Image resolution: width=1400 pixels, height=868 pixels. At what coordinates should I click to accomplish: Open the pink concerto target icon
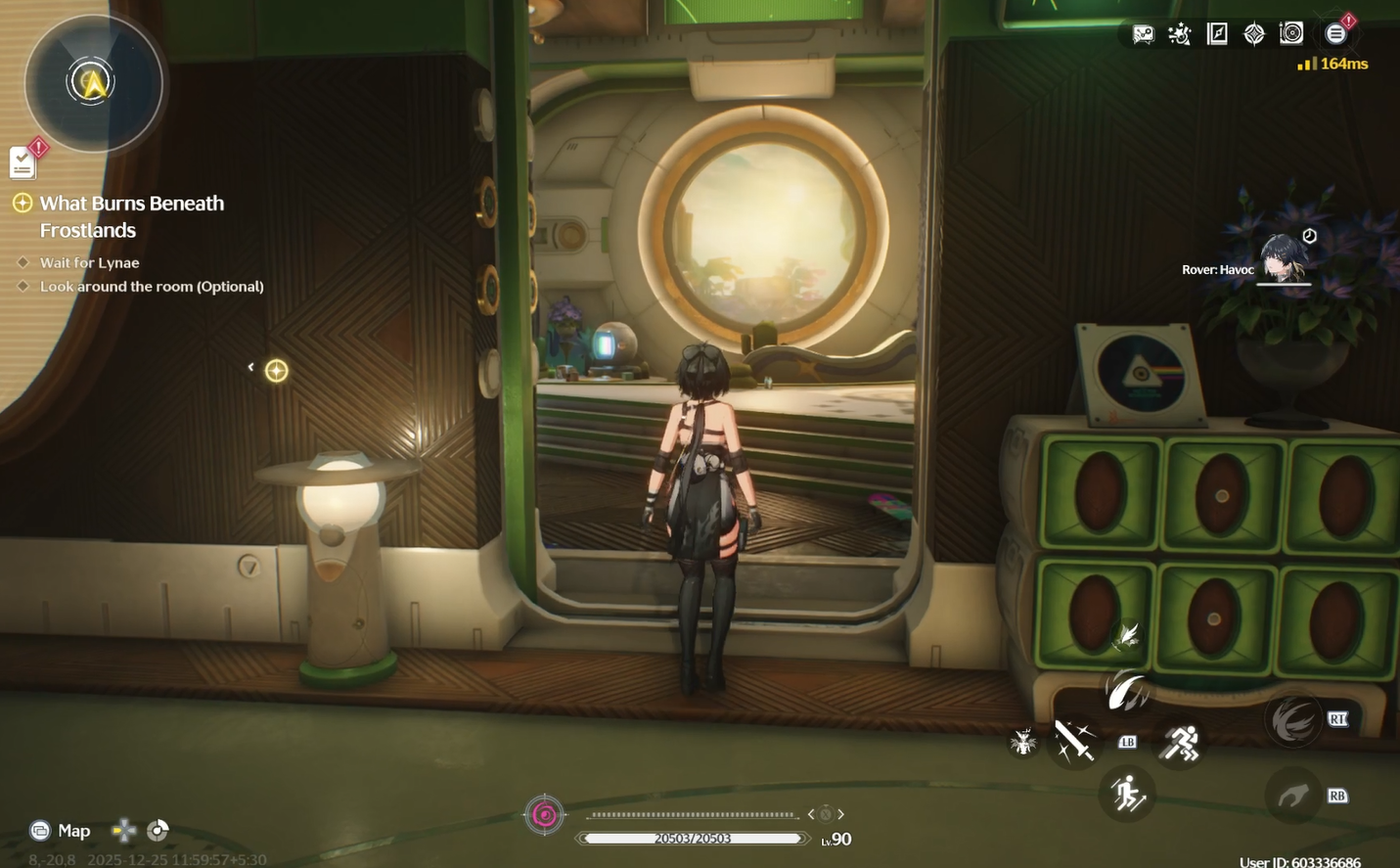[545, 815]
